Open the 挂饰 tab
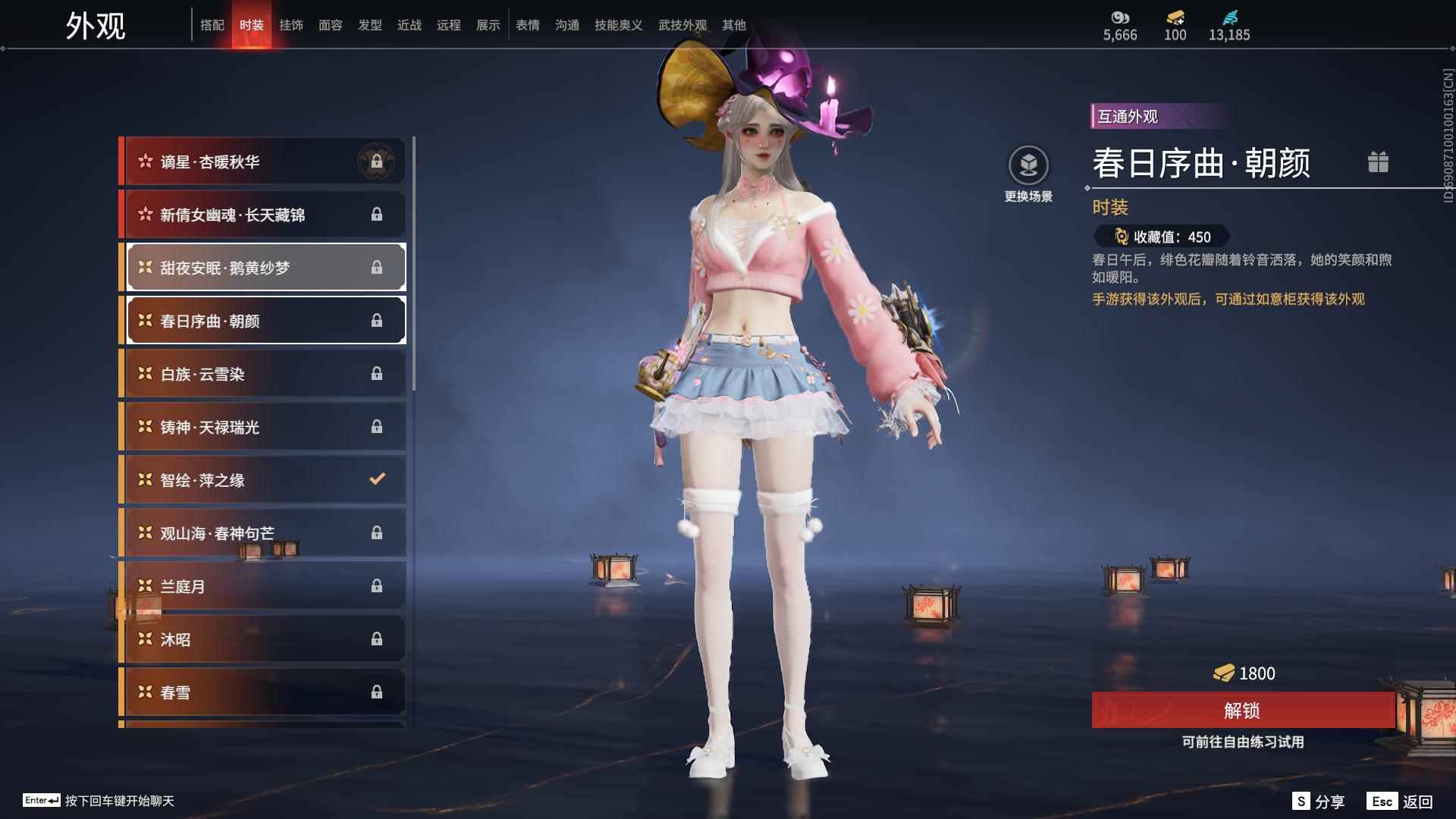1456x819 pixels. click(x=290, y=25)
